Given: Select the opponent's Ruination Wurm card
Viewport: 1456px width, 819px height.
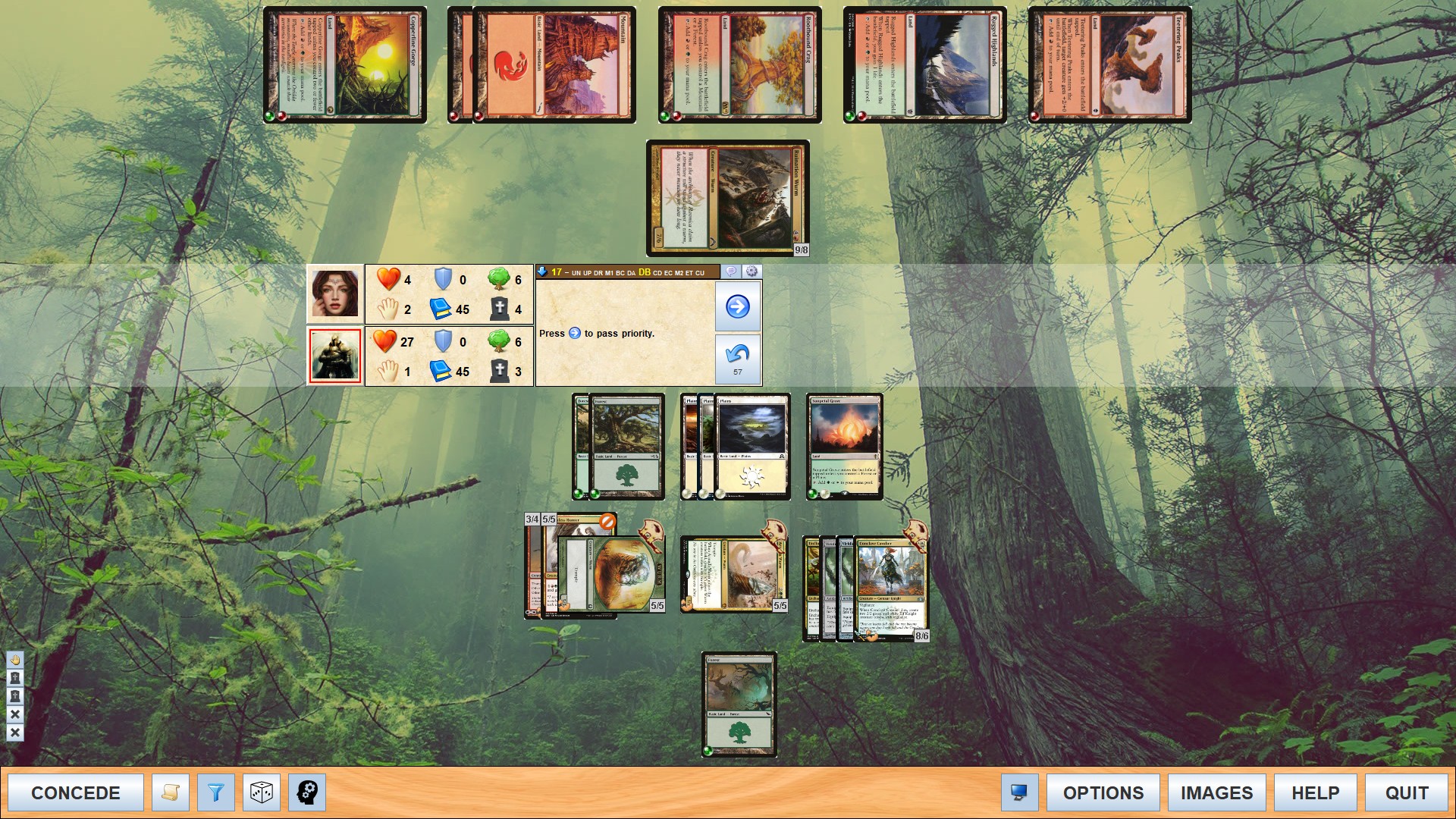Looking at the screenshot, I should [x=728, y=199].
